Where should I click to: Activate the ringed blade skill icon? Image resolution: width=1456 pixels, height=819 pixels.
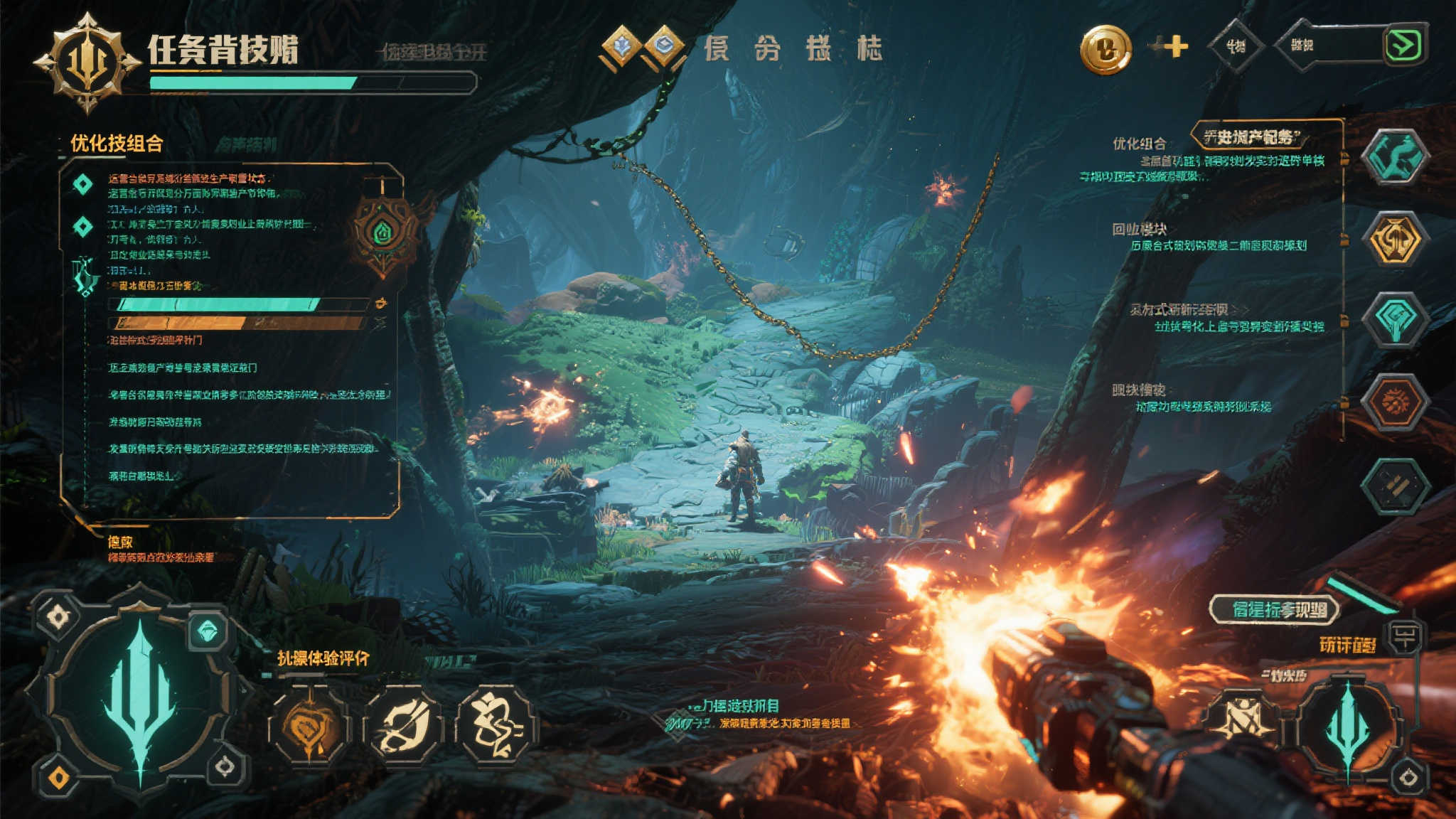tap(403, 727)
